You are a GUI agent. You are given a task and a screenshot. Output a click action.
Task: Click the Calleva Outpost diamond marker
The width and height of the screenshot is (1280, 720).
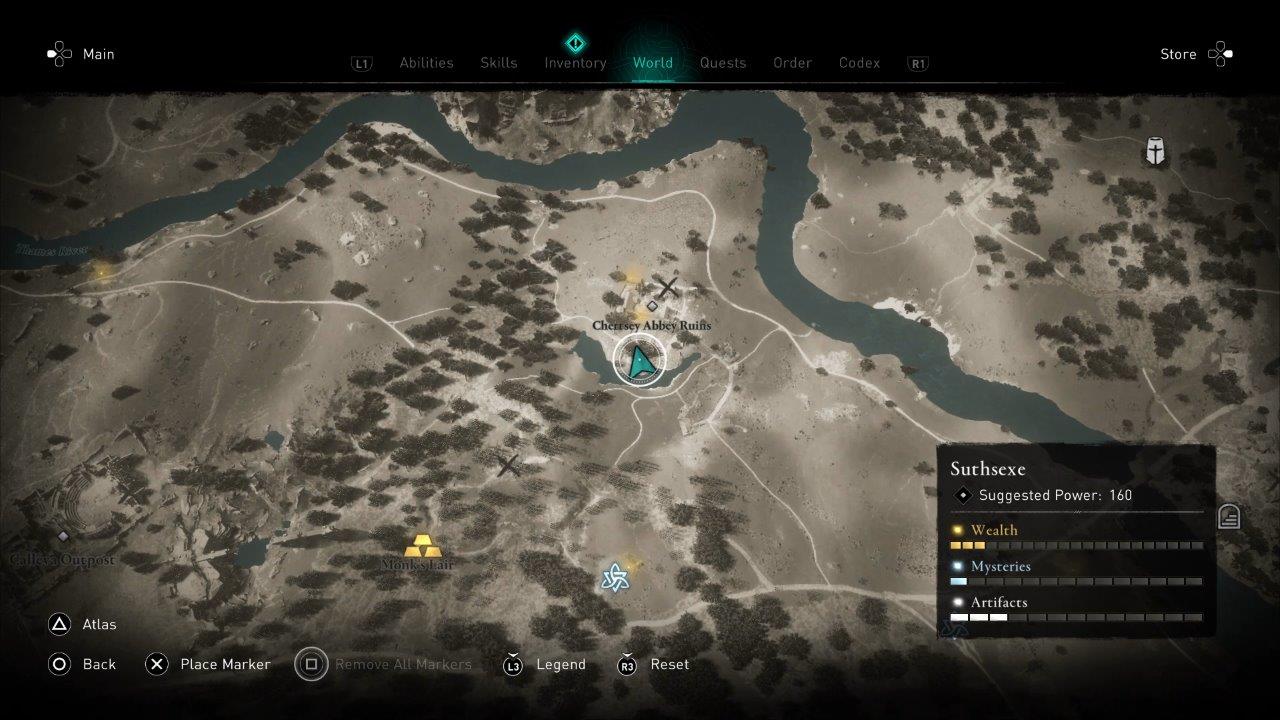coord(62,536)
